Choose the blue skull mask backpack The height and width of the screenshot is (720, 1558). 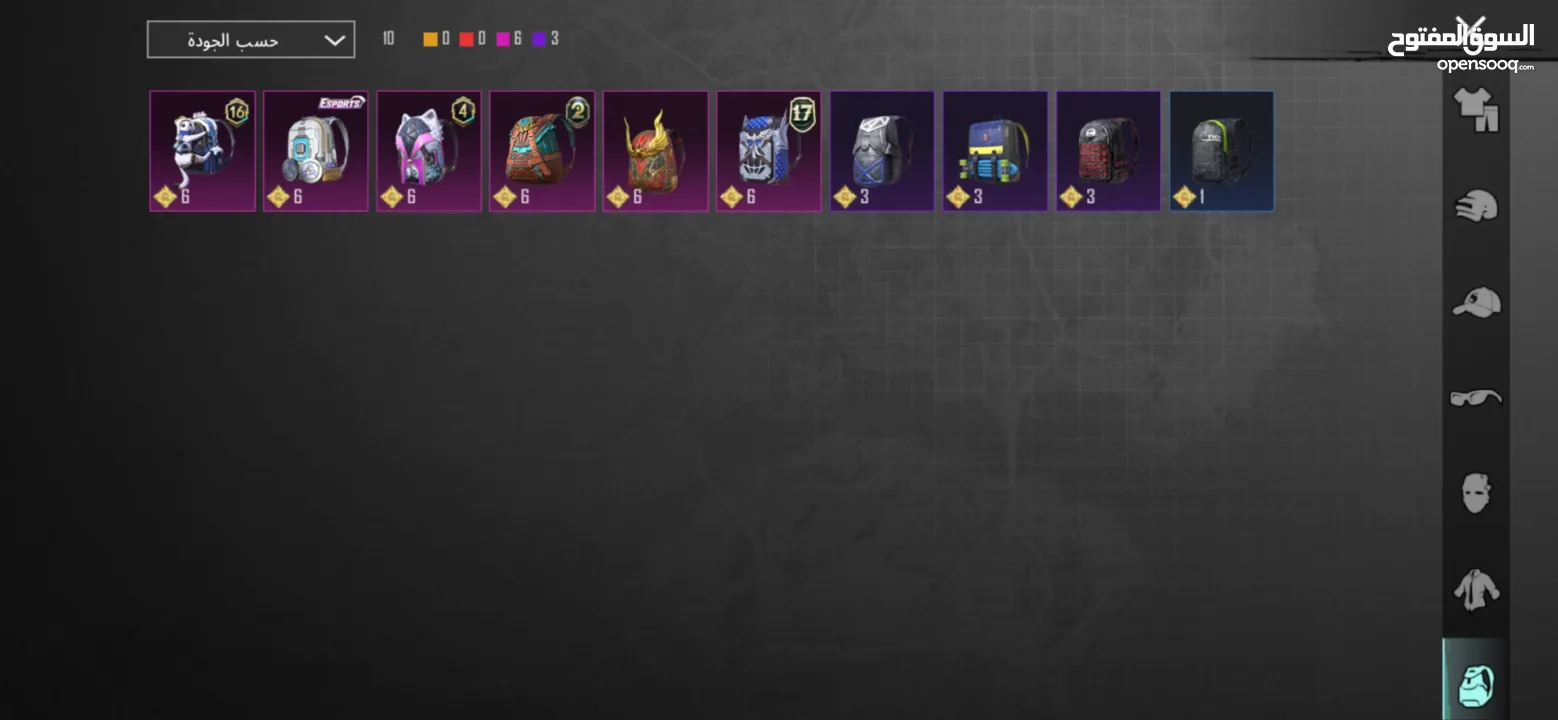(x=769, y=151)
